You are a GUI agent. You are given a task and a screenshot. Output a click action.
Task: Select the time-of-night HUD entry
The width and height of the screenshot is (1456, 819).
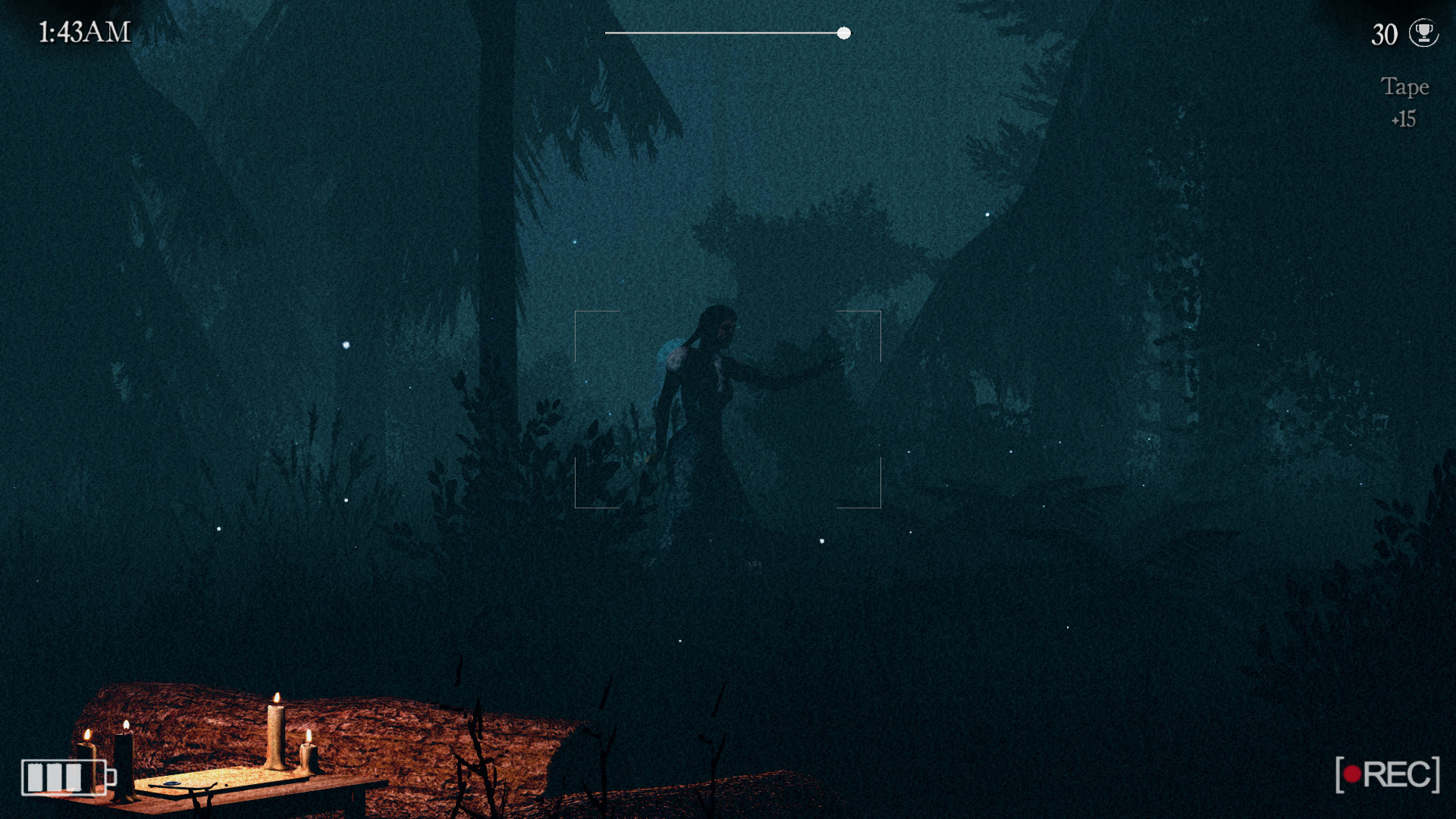pyautogui.click(x=83, y=32)
